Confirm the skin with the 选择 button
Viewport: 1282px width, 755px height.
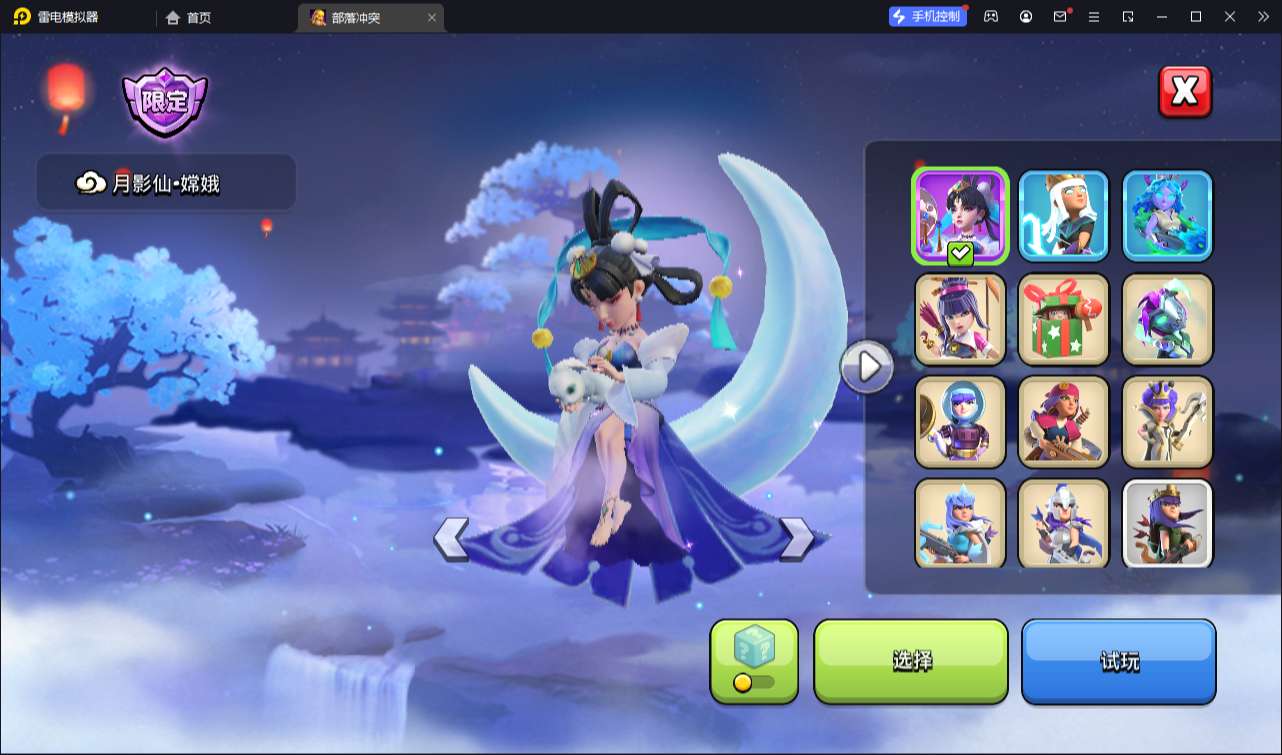pos(911,661)
